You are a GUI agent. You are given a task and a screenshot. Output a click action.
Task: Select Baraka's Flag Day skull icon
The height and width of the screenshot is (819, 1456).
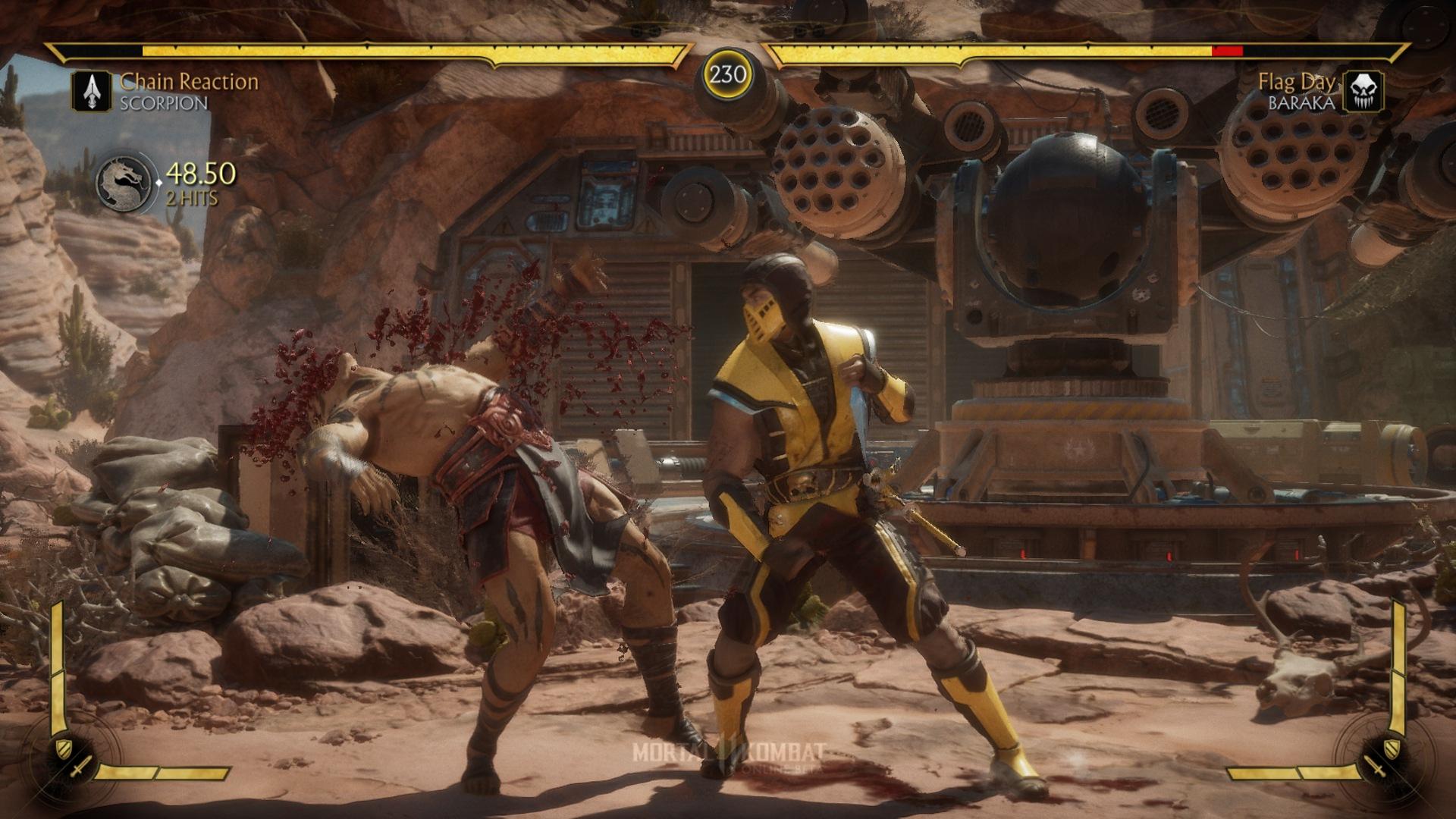[x=1363, y=92]
